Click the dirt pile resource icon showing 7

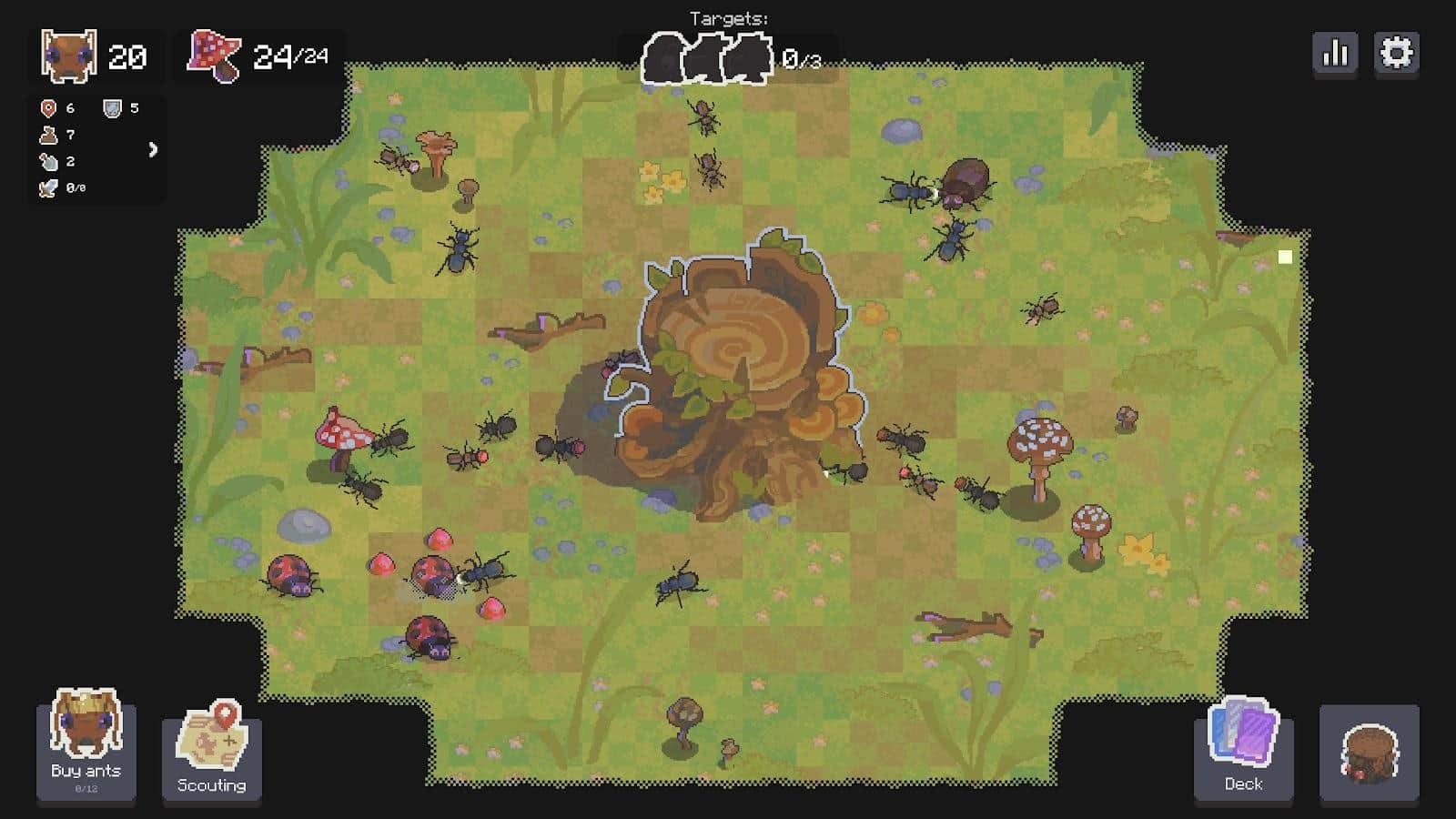(47, 133)
